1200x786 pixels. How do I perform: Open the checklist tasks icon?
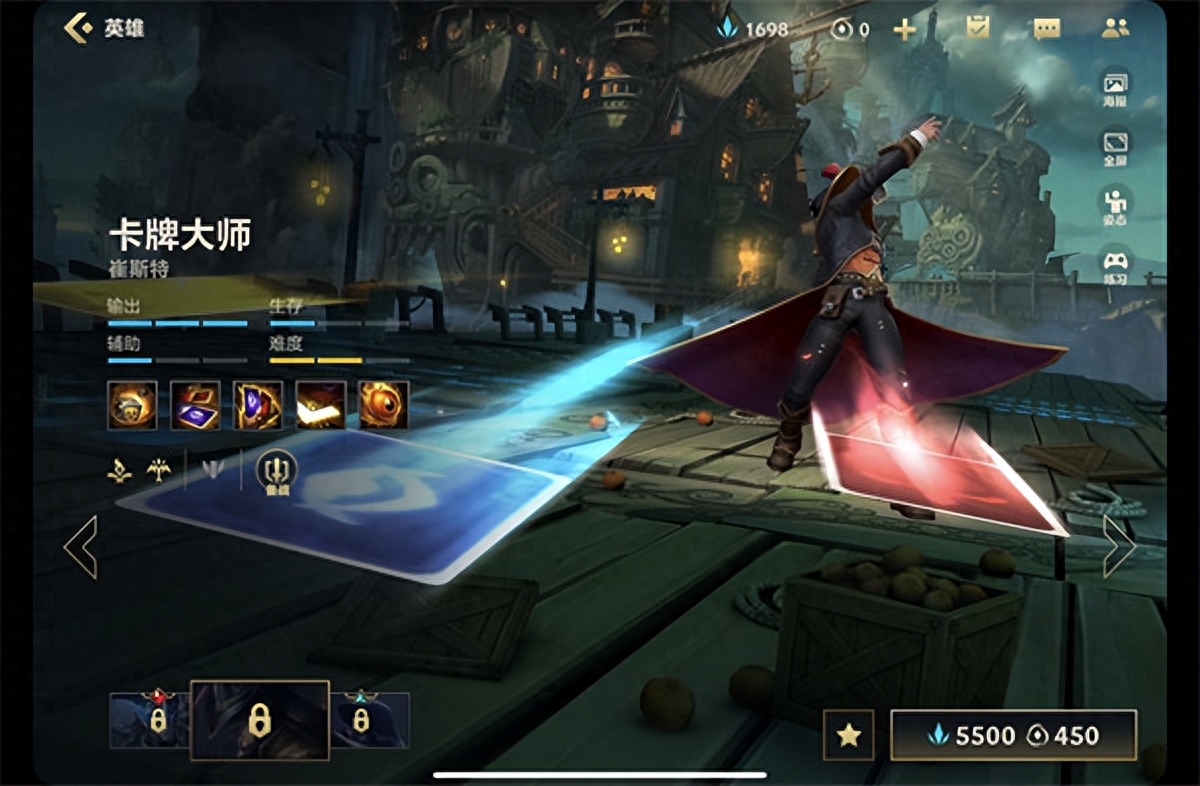coord(977,29)
